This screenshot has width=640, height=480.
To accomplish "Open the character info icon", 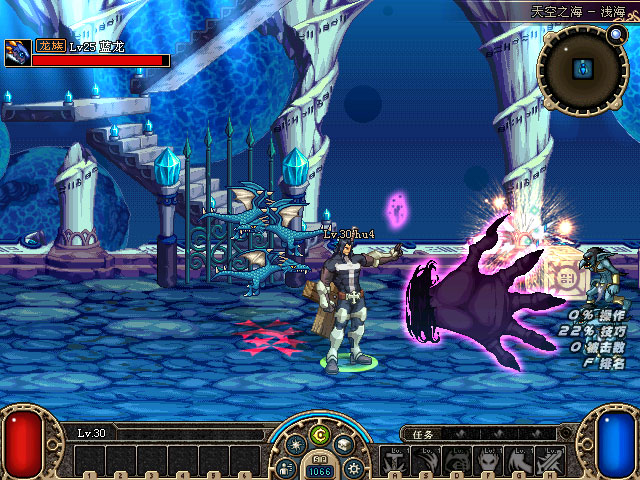I will pos(288,466).
